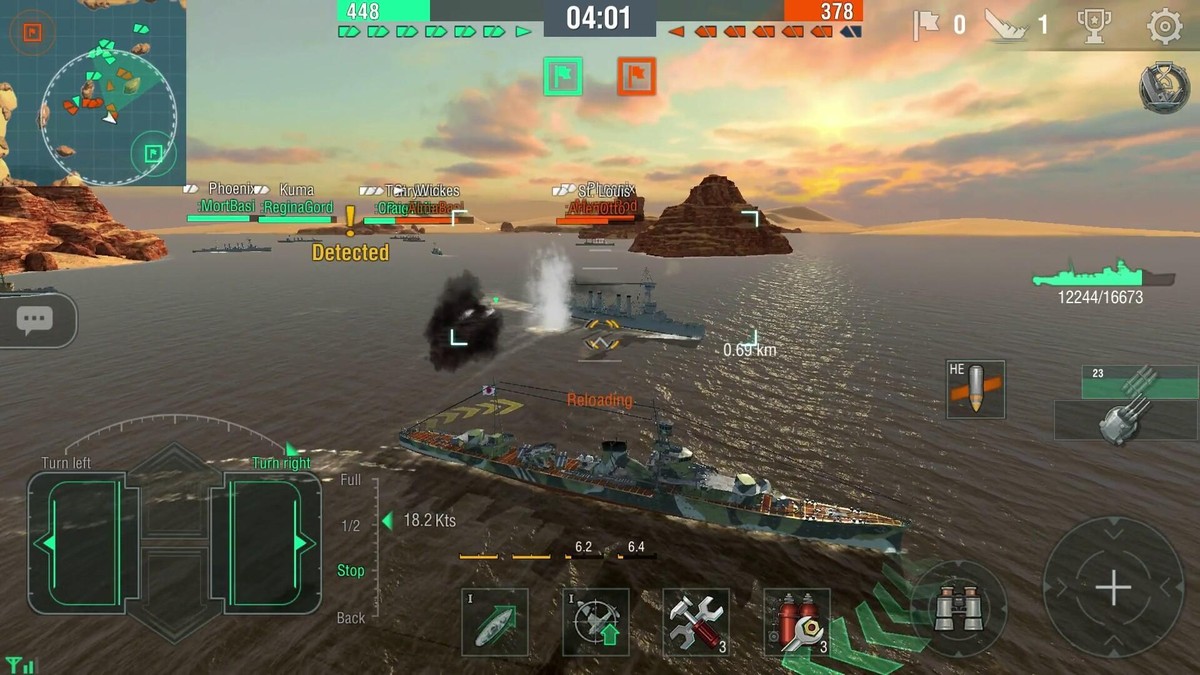Set throttle to Stop
This screenshot has width=1200, height=675.
point(350,571)
